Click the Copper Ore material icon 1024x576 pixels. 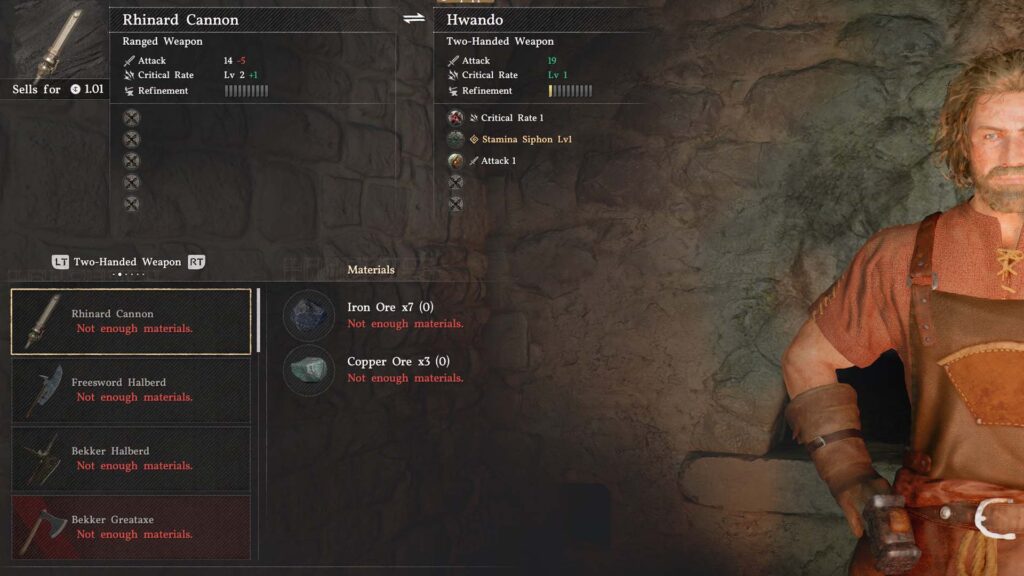[309, 370]
